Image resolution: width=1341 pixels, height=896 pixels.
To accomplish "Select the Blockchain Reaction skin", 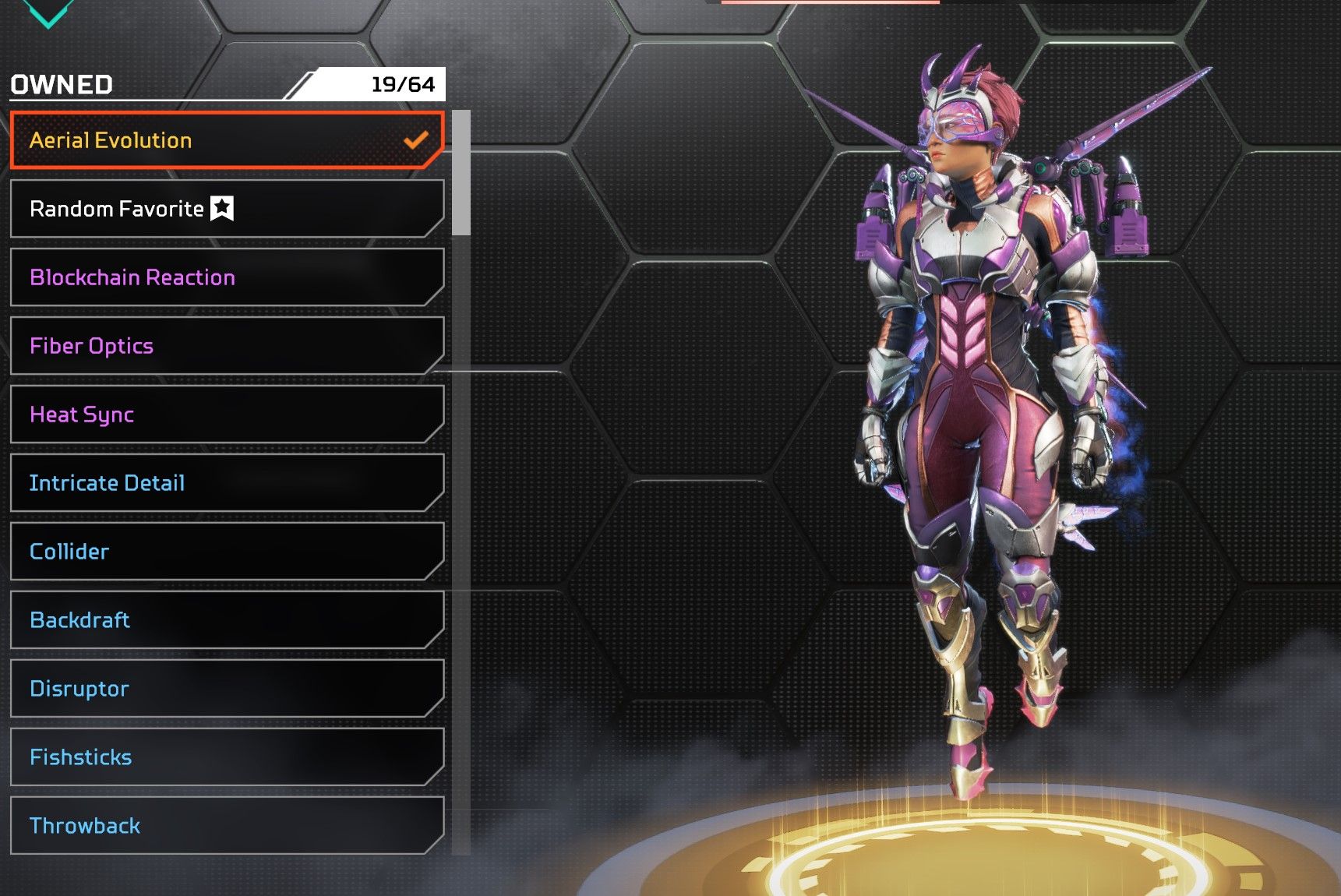I will pyautogui.click(x=226, y=277).
